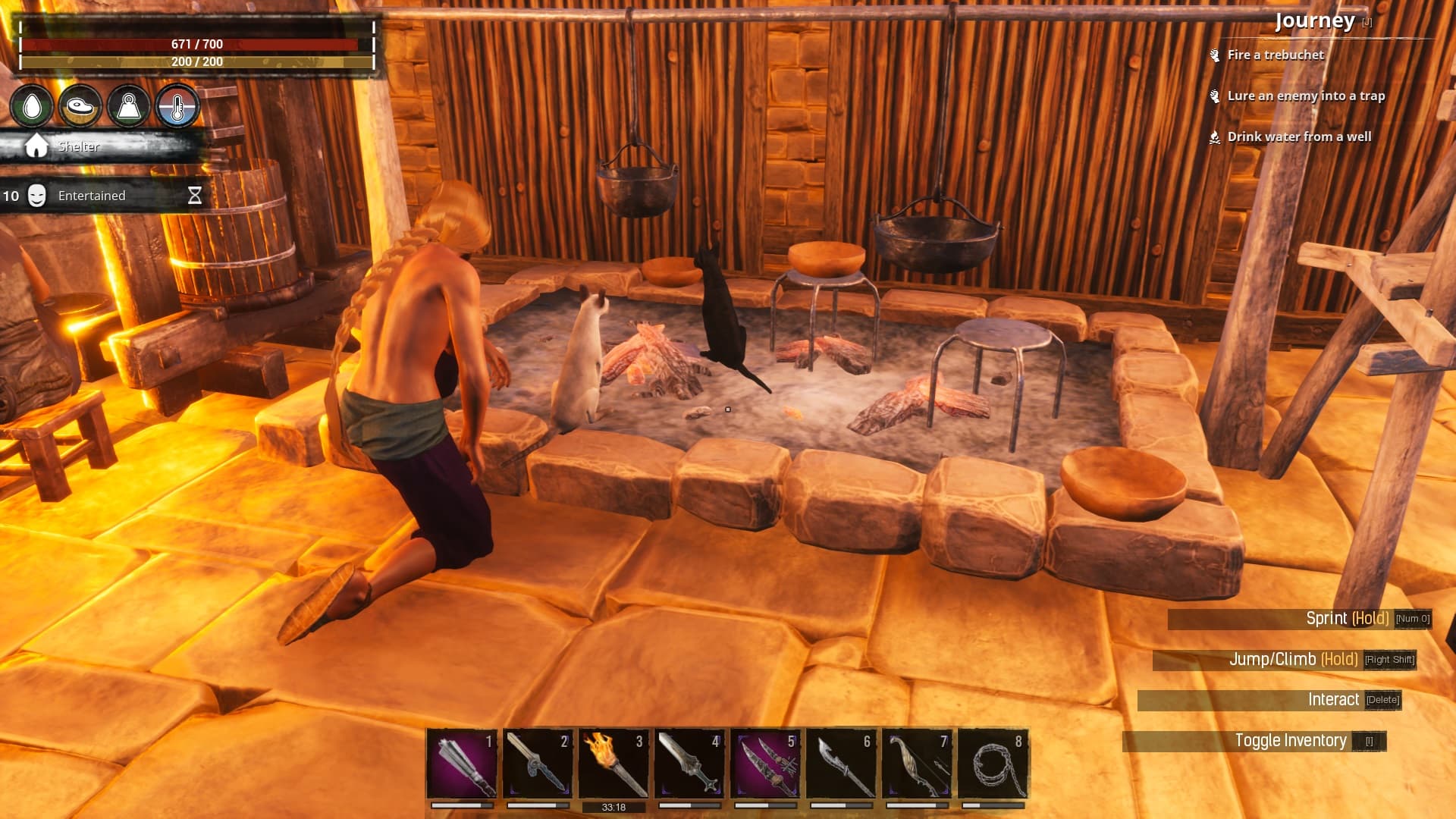Select the 'Fire a trebuchet' journey step
The width and height of the screenshot is (1456, 819).
(x=1276, y=55)
